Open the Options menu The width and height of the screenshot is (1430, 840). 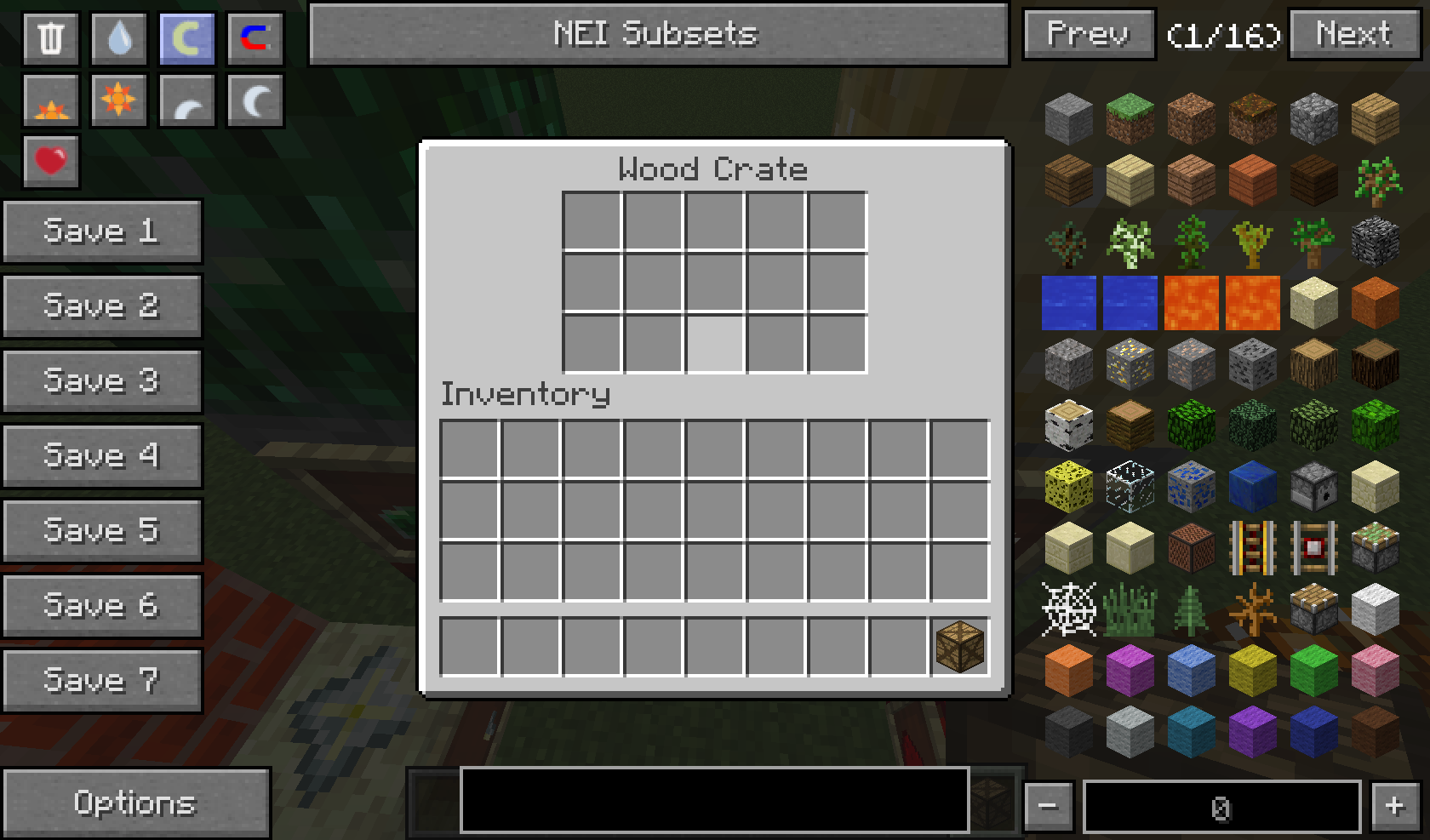click(137, 801)
